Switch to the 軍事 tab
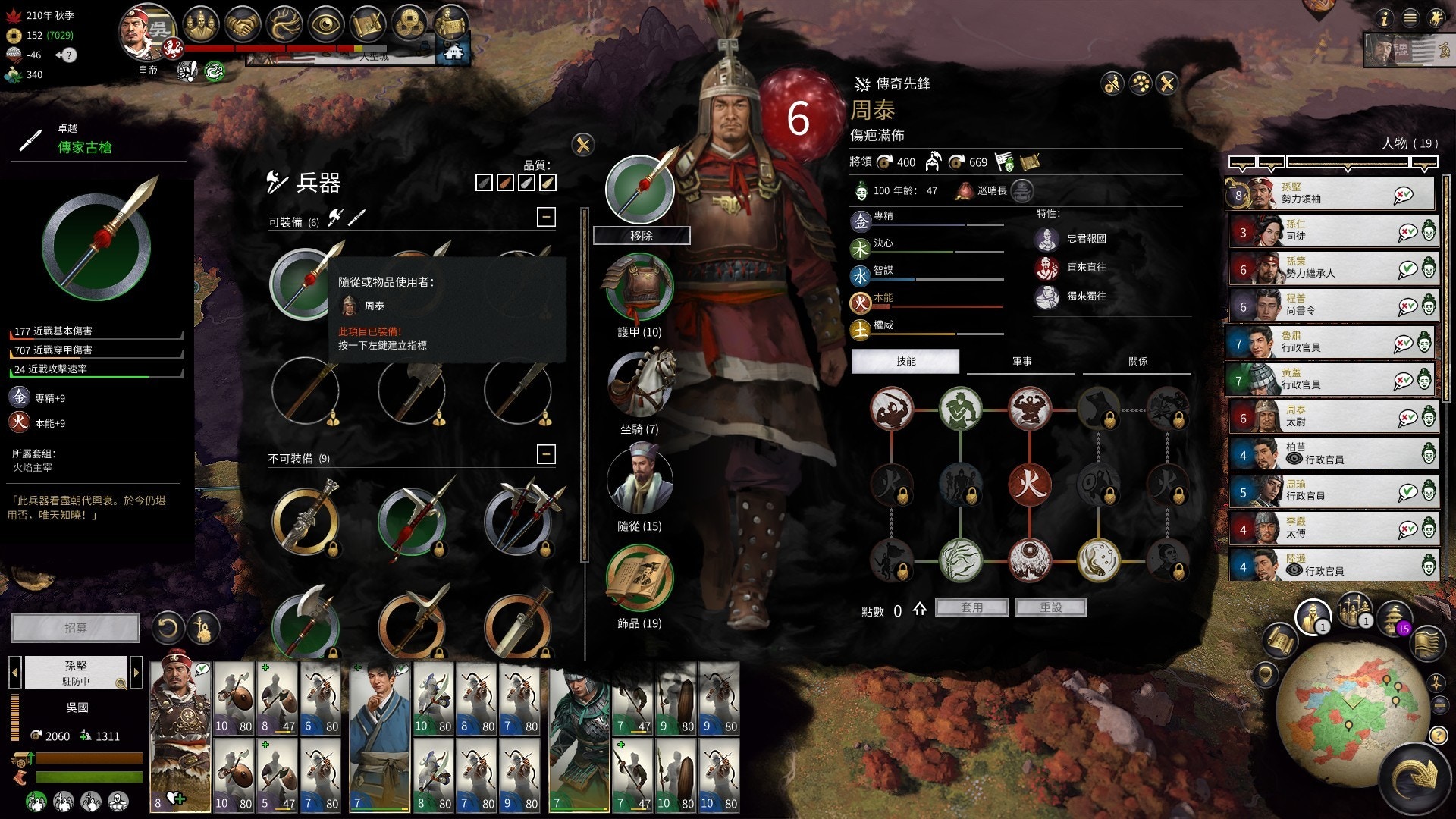Image resolution: width=1456 pixels, height=819 pixels. [x=1021, y=362]
